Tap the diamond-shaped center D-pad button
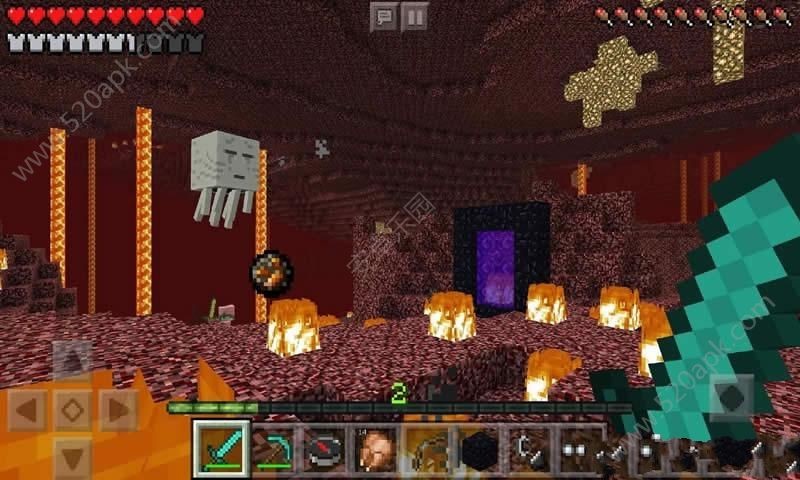 tap(71, 409)
